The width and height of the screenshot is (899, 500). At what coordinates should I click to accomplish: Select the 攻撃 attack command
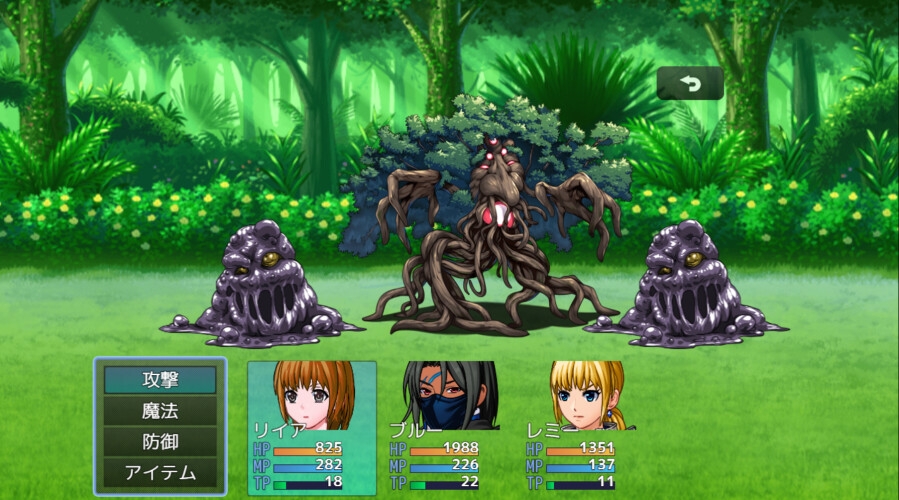(x=160, y=380)
